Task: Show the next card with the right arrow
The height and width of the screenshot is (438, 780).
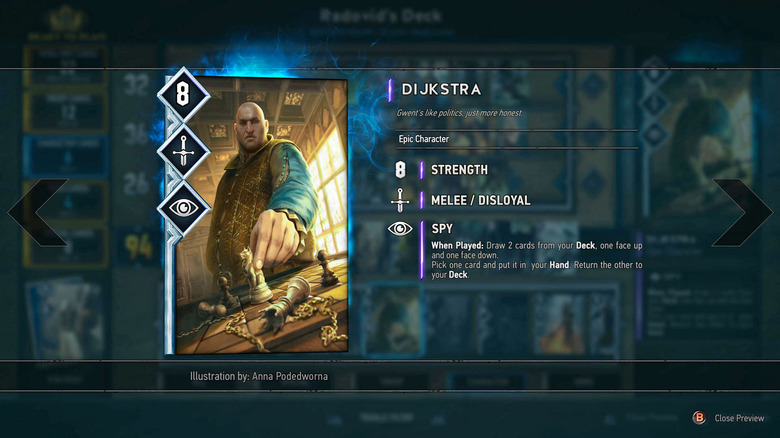Action: point(744,212)
